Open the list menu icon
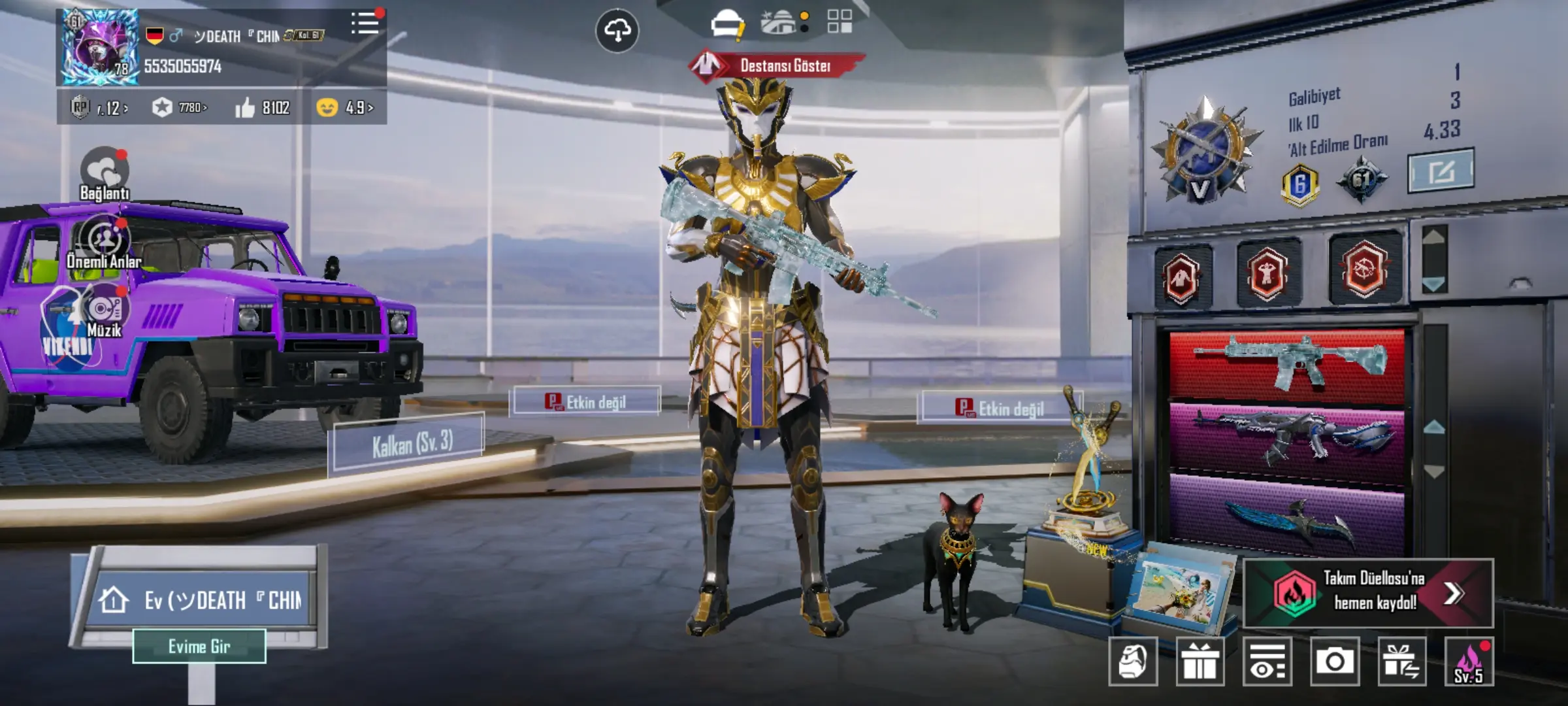The image size is (1568, 706). (x=365, y=24)
